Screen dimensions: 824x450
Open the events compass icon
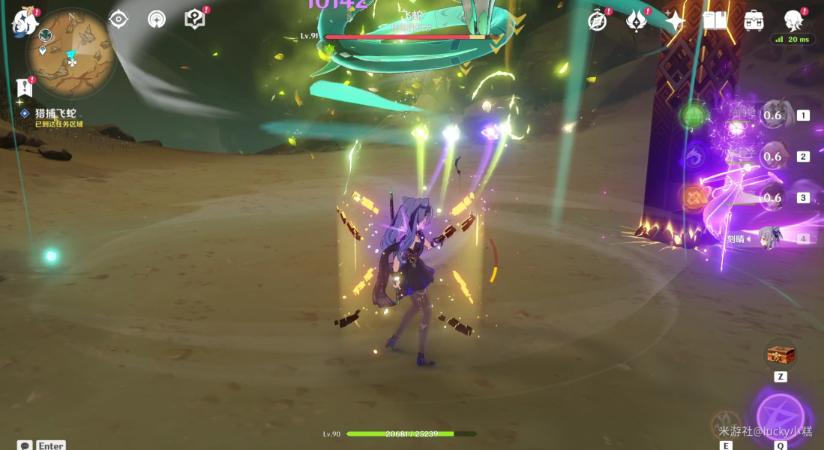[599, 20]
